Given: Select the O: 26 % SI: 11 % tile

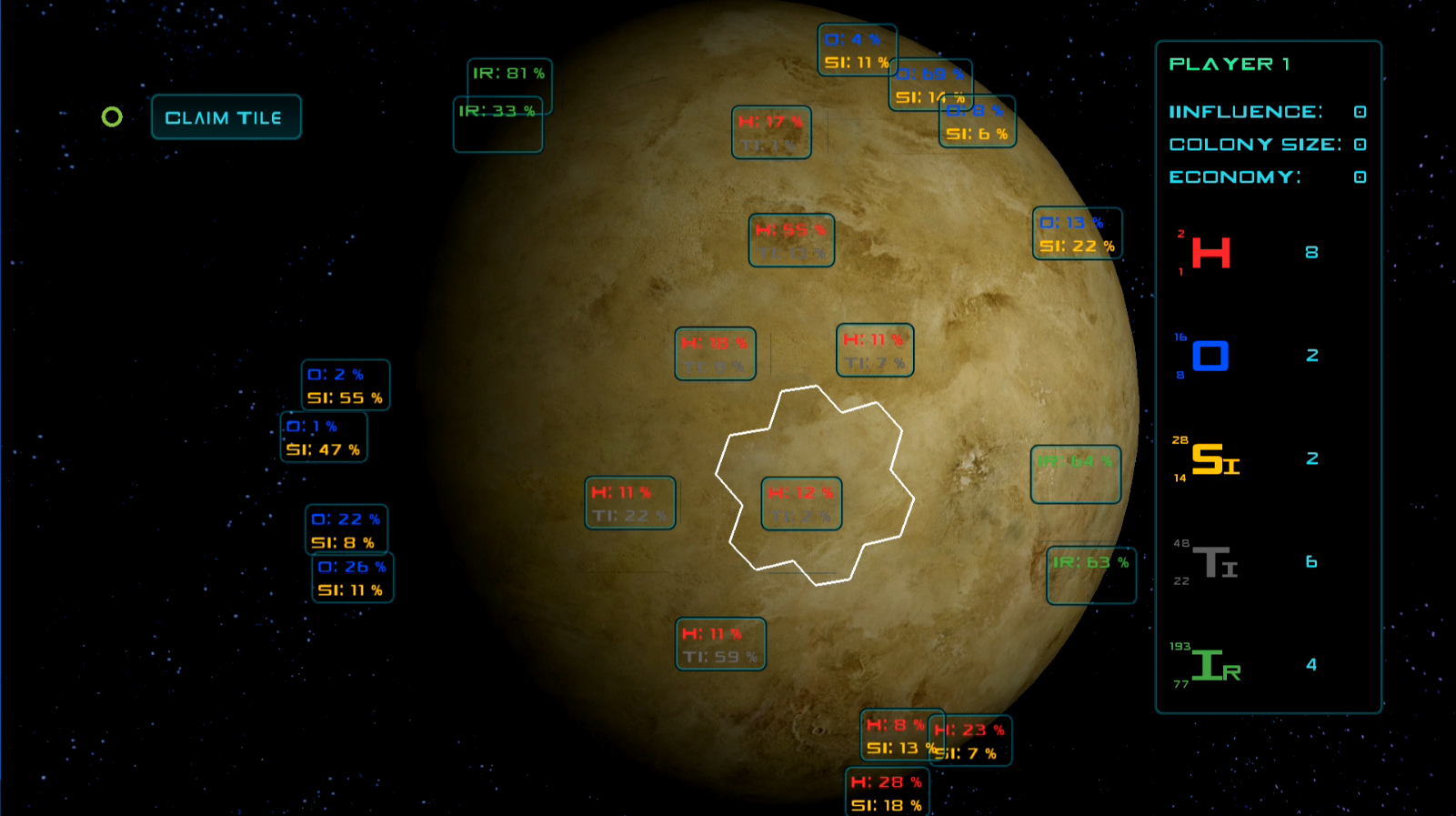Looking at the screenshot, I should [352, 578].
